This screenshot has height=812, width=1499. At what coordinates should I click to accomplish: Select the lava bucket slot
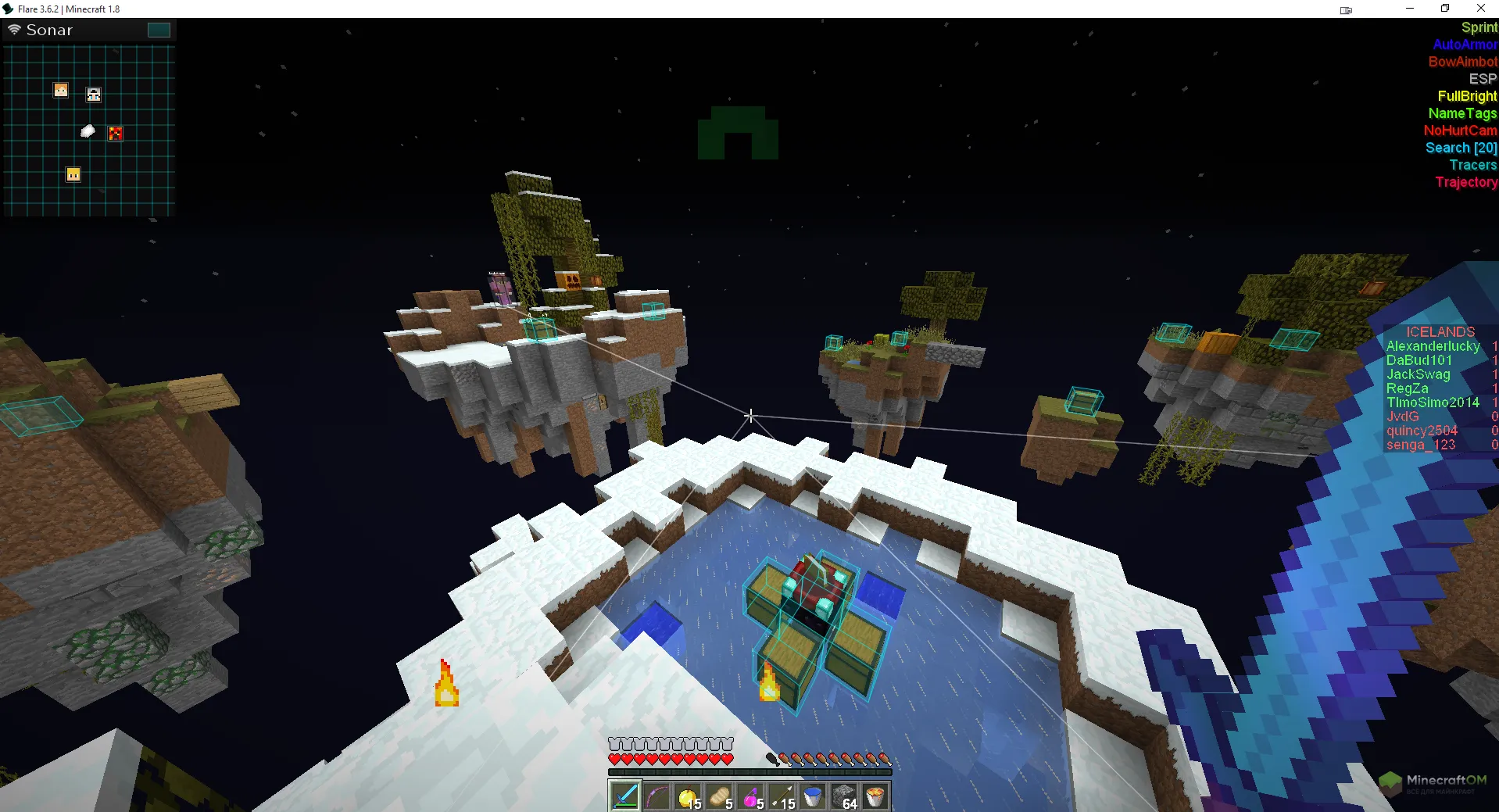(875, 796)
